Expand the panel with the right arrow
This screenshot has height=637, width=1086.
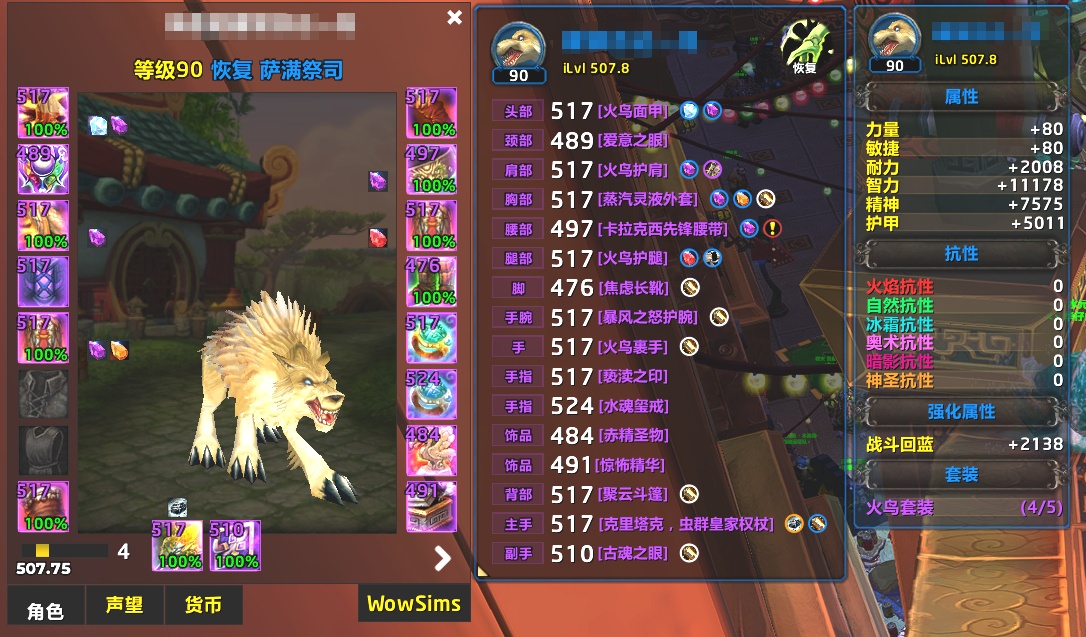coord(442,558)
